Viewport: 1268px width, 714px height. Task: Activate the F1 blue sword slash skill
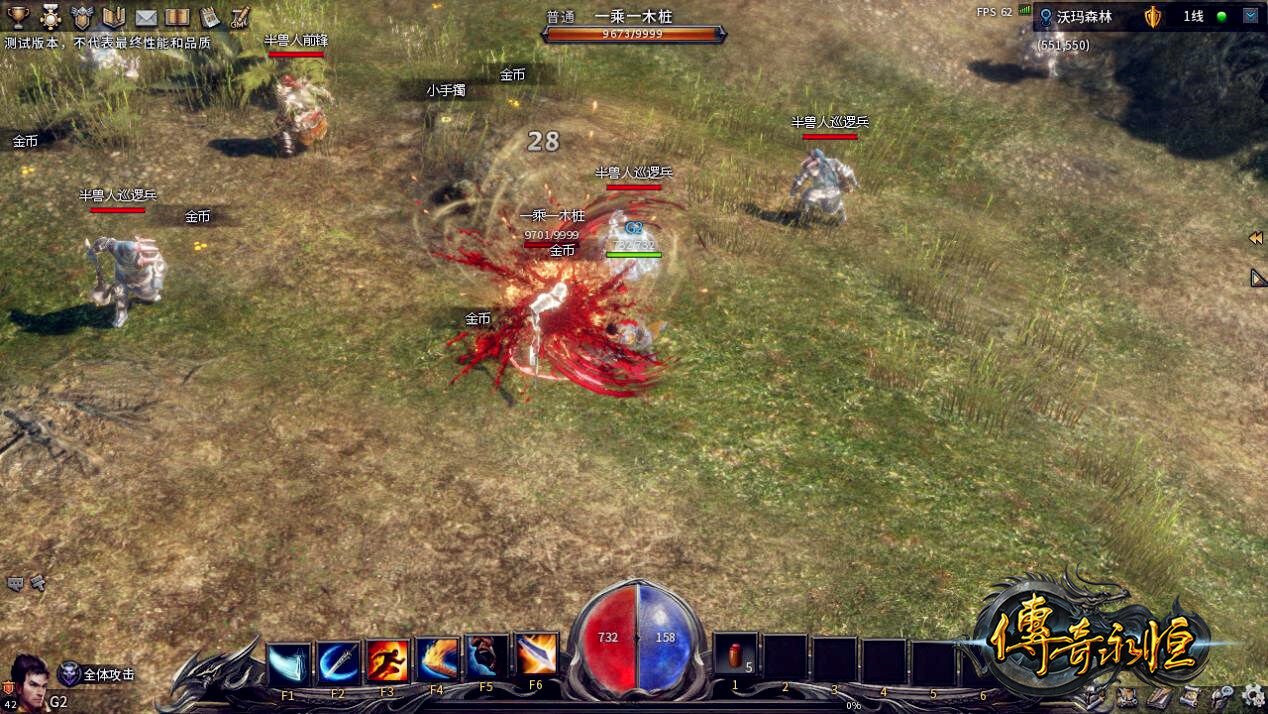click(289, 662)
